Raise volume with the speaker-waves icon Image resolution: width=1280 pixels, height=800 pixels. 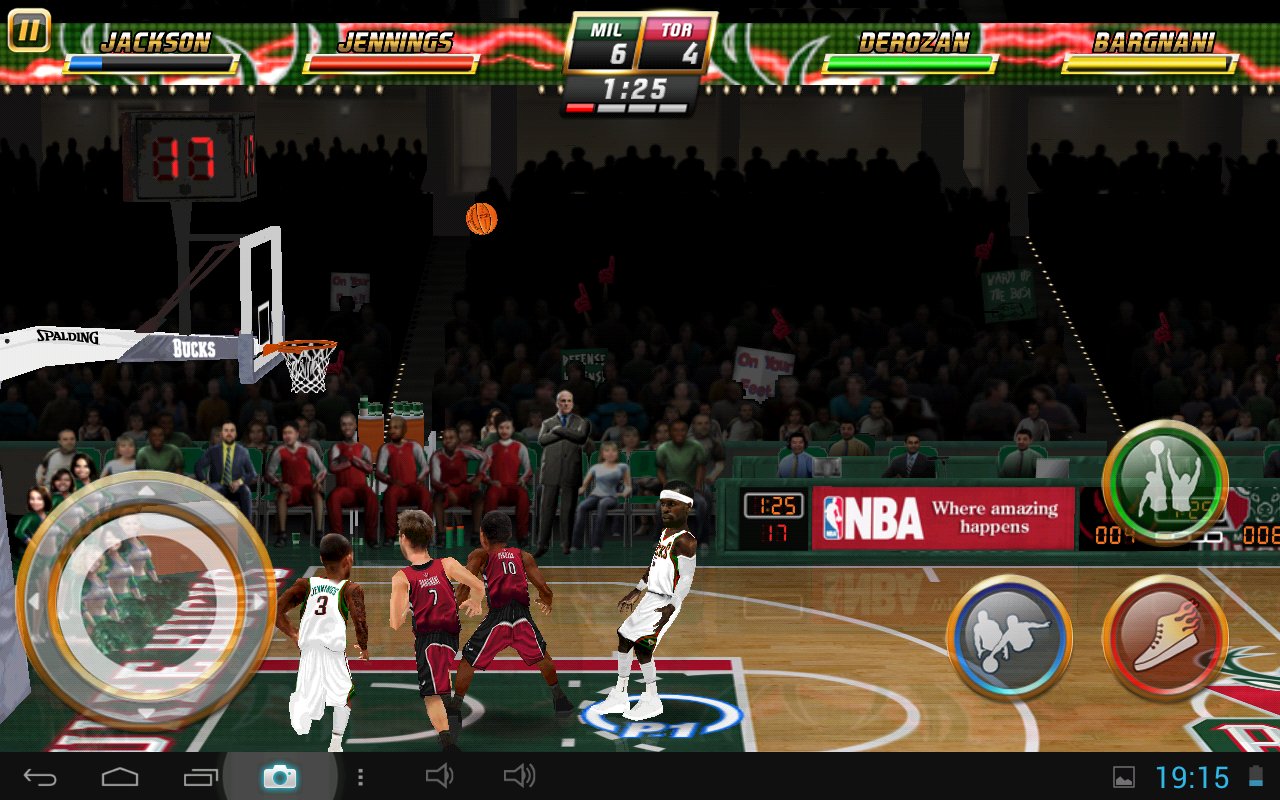pos(519,776)
